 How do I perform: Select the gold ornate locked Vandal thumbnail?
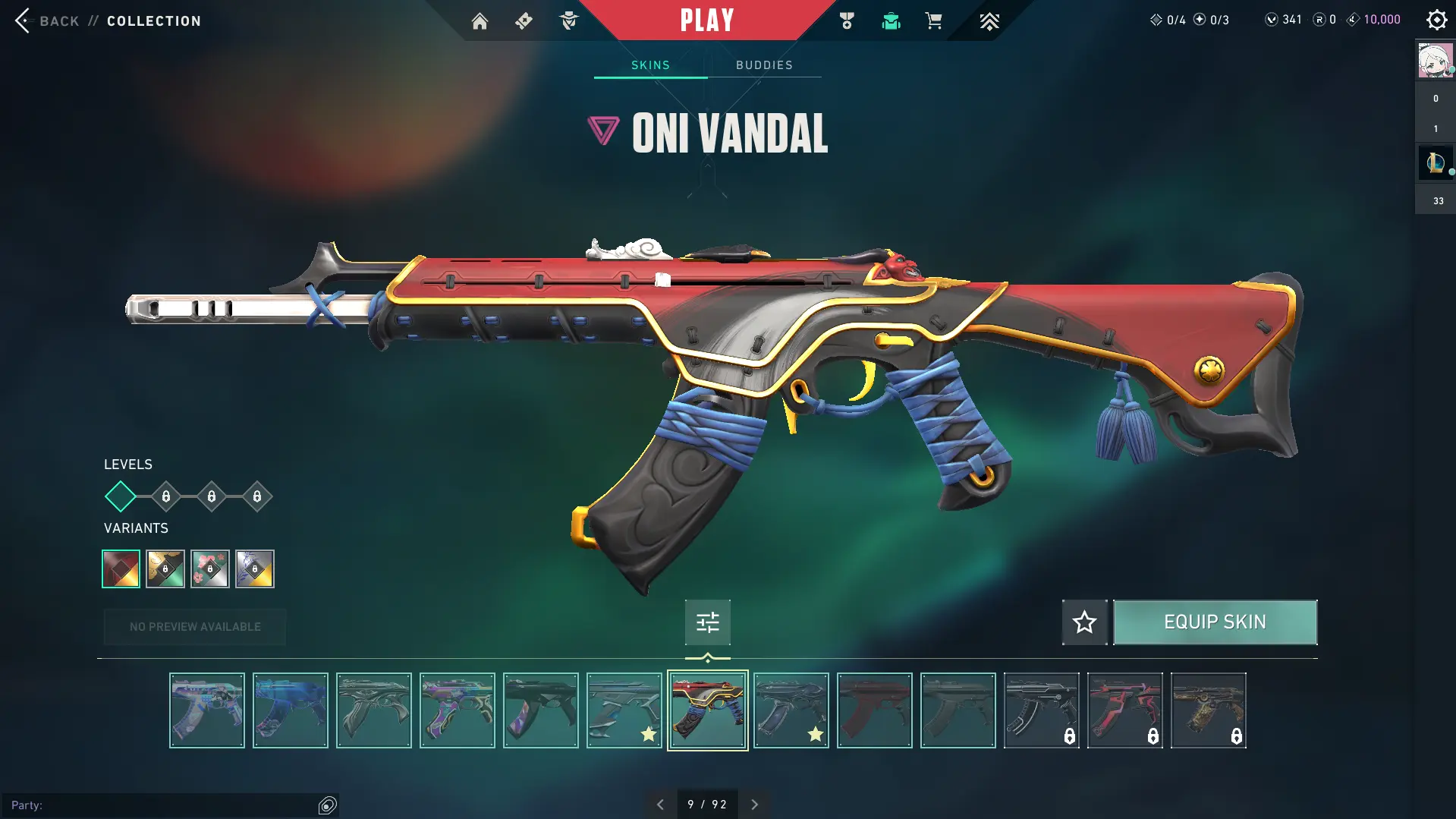(1208, 710)
